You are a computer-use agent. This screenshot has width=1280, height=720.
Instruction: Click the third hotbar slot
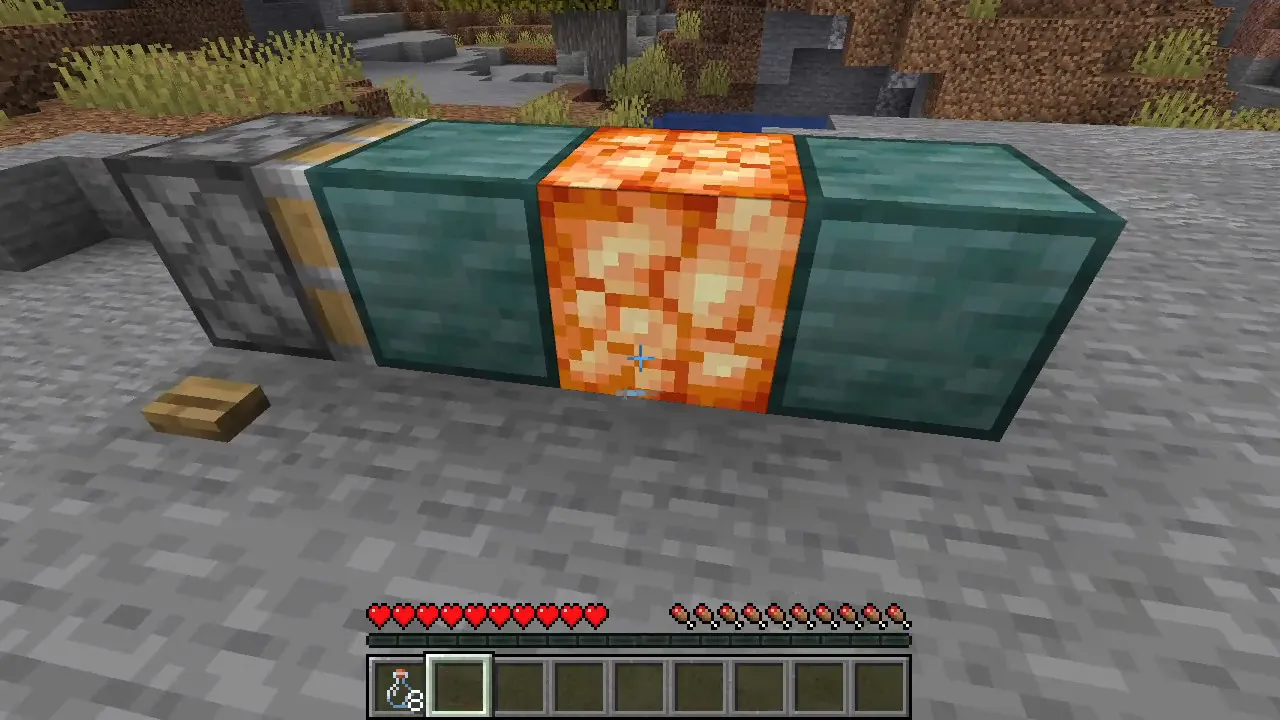pos(522,685)
